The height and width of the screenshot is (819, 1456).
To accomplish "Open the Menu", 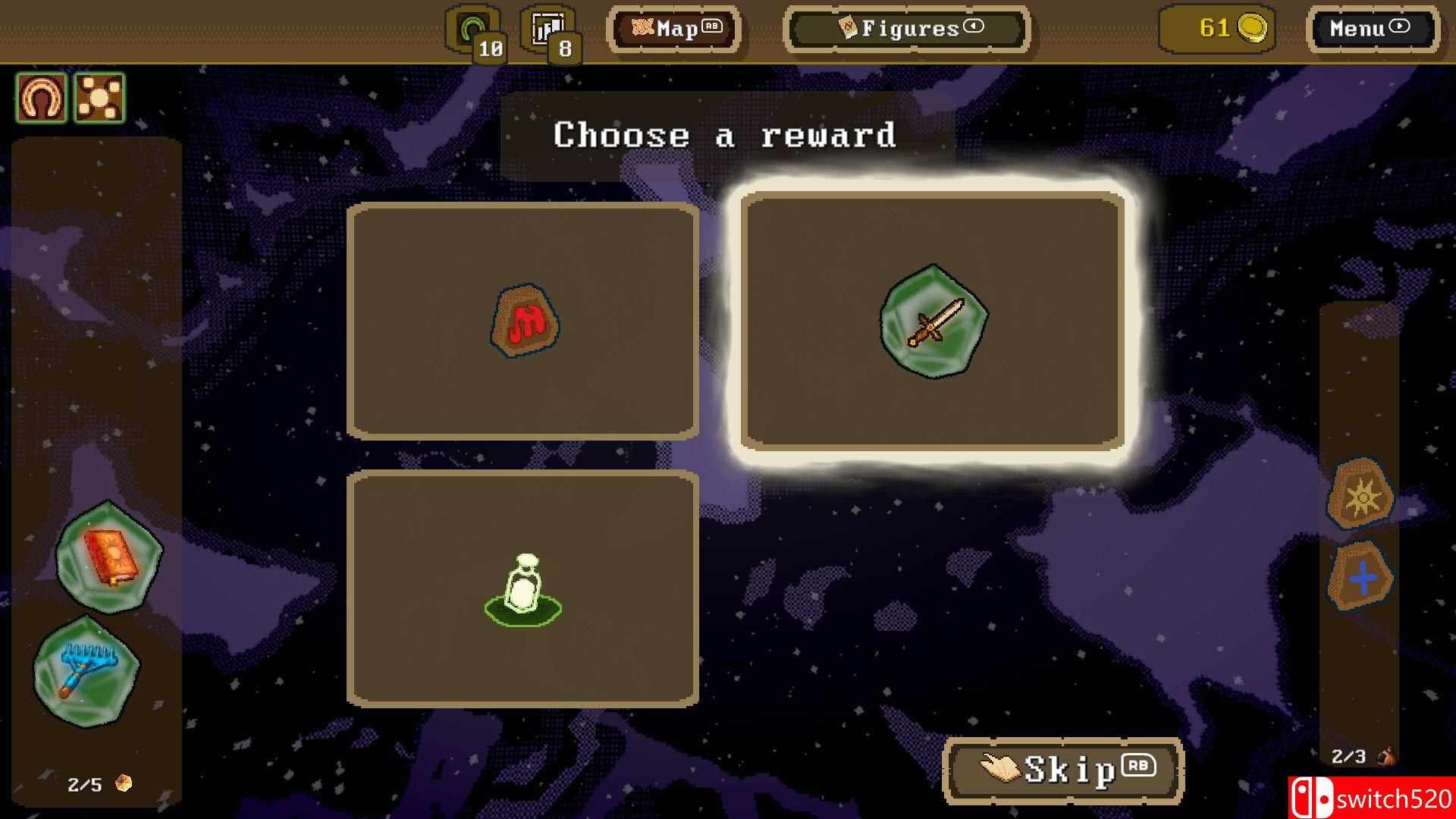I will pos(1371,30).
